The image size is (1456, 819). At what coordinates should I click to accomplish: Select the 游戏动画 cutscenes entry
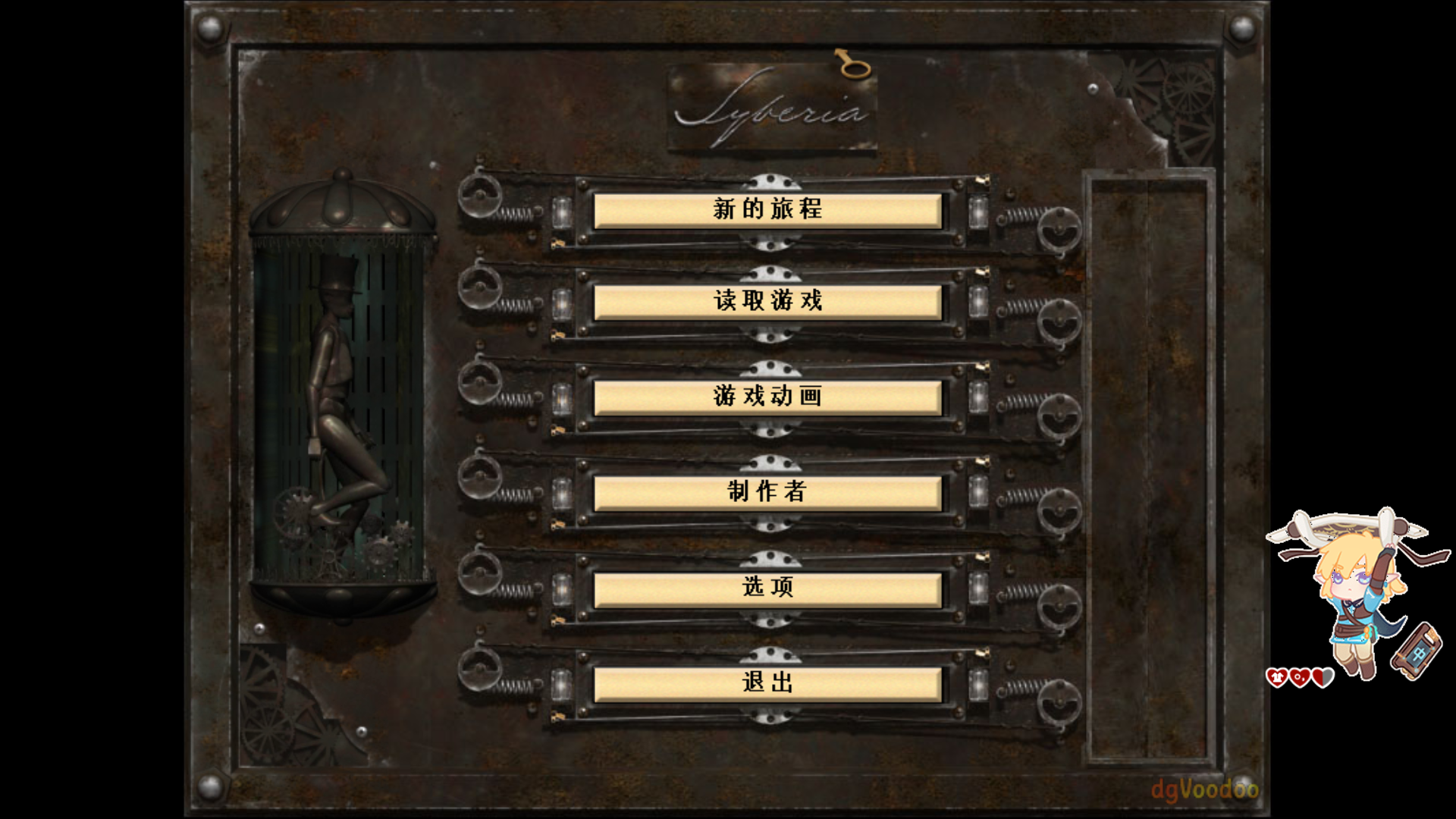click(x=767, y=397)
